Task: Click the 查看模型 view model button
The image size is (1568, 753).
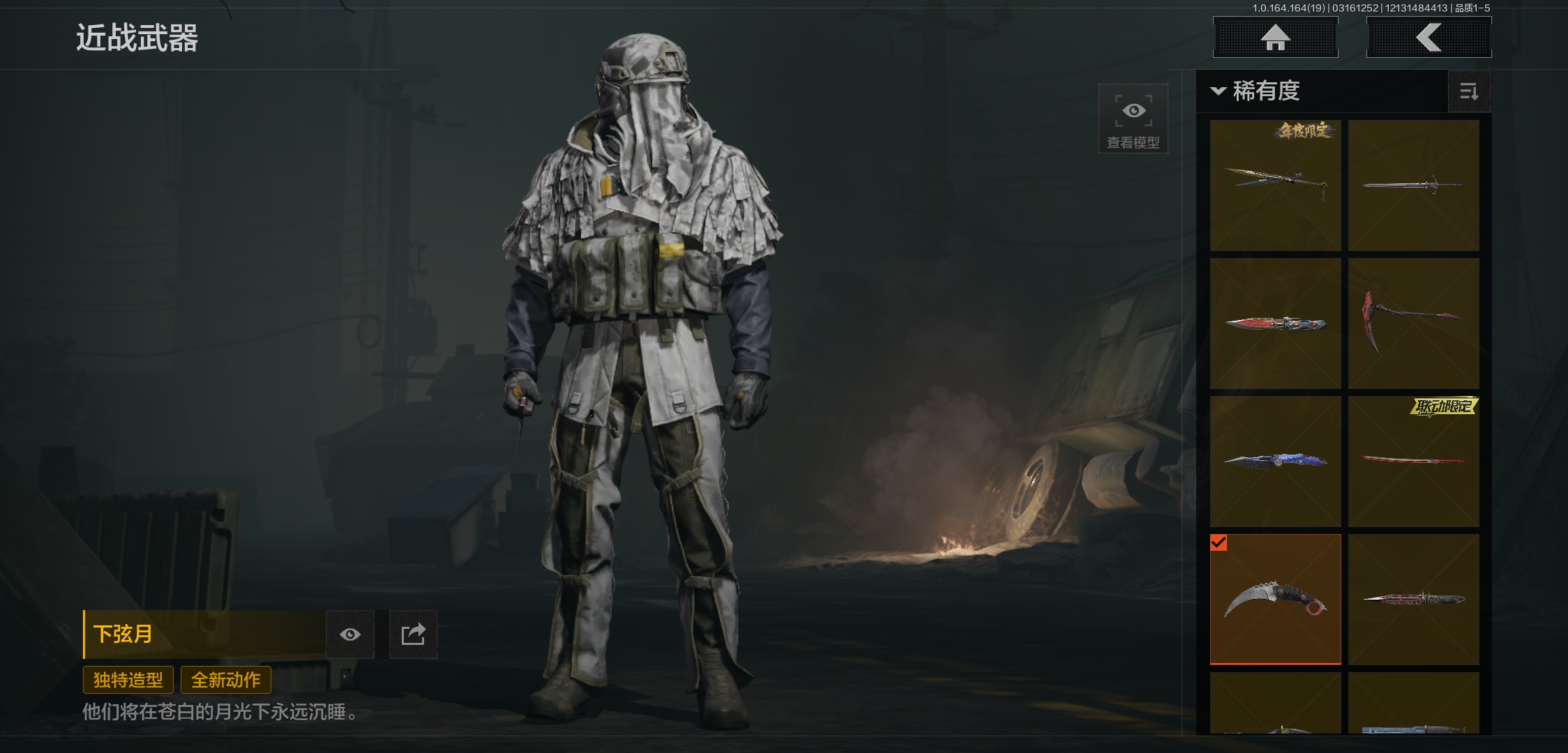Action: click(x=1133, y=119)
